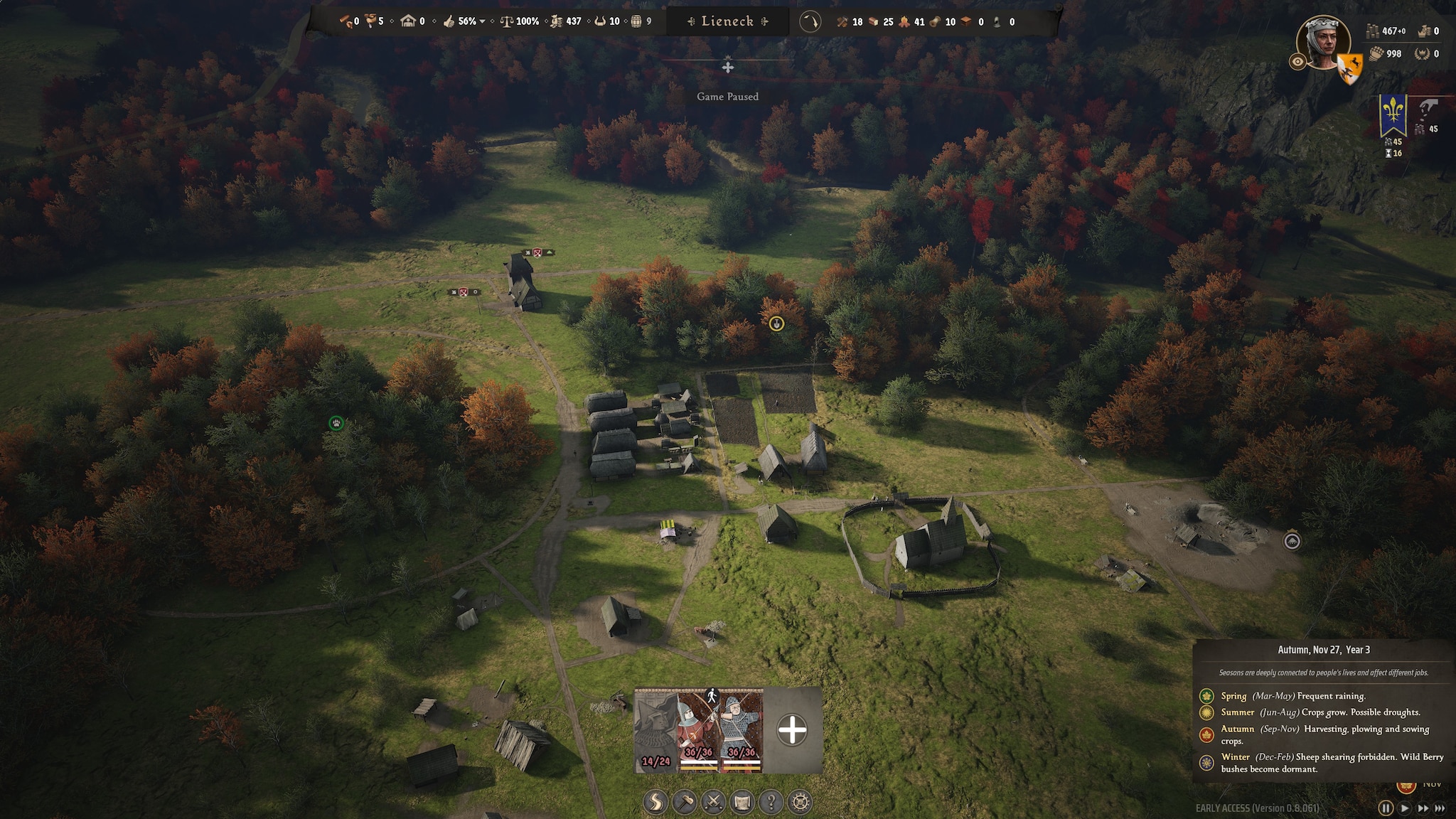Set fastest speed with triple-arrow control
The height and width of the screenshot is (819, 1456).
tap(1440, 808)
